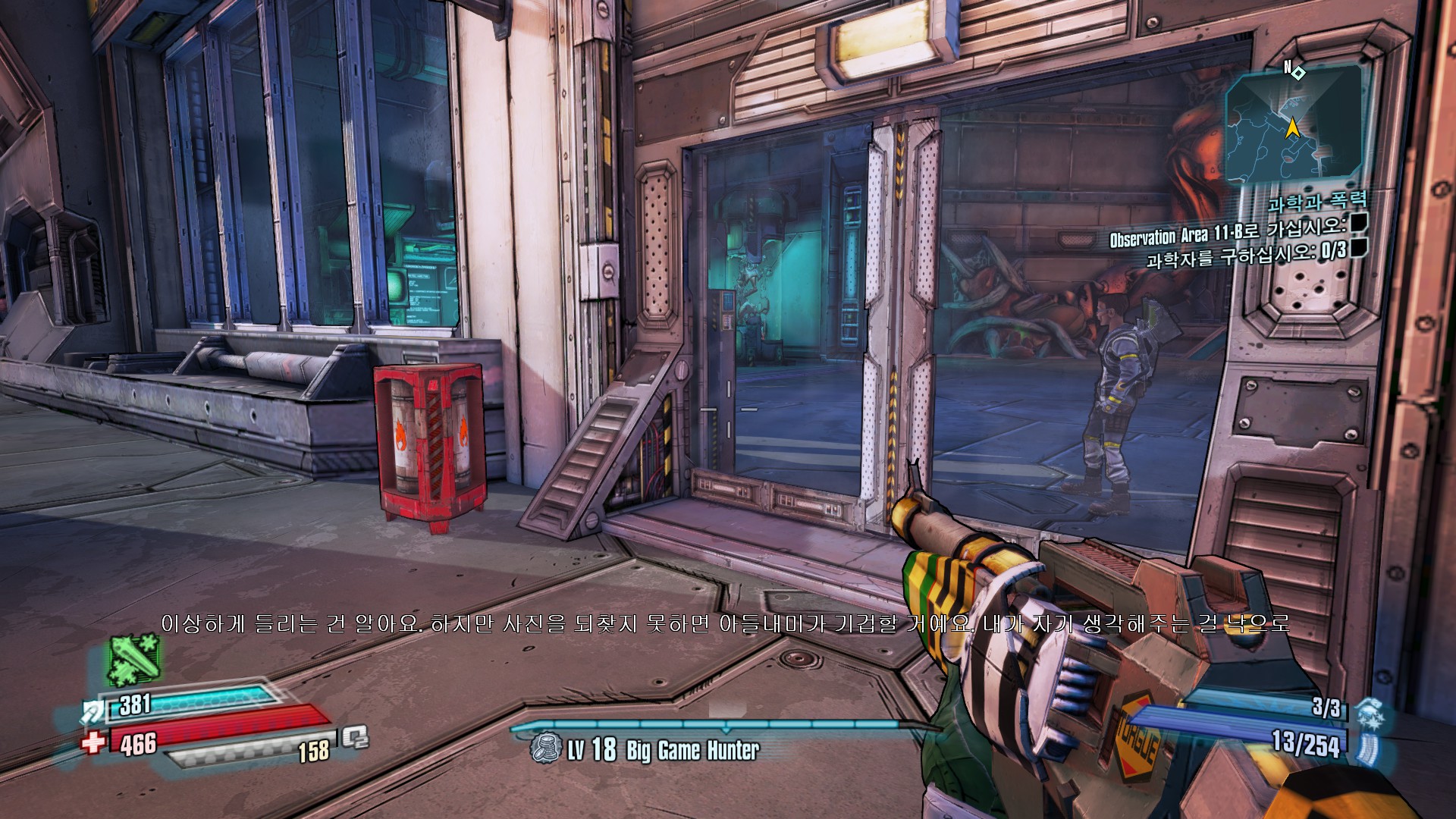Click the grenade icon next to 3/3
The height and width of the screenshot is (819, 1456).
click(1370, 712)
